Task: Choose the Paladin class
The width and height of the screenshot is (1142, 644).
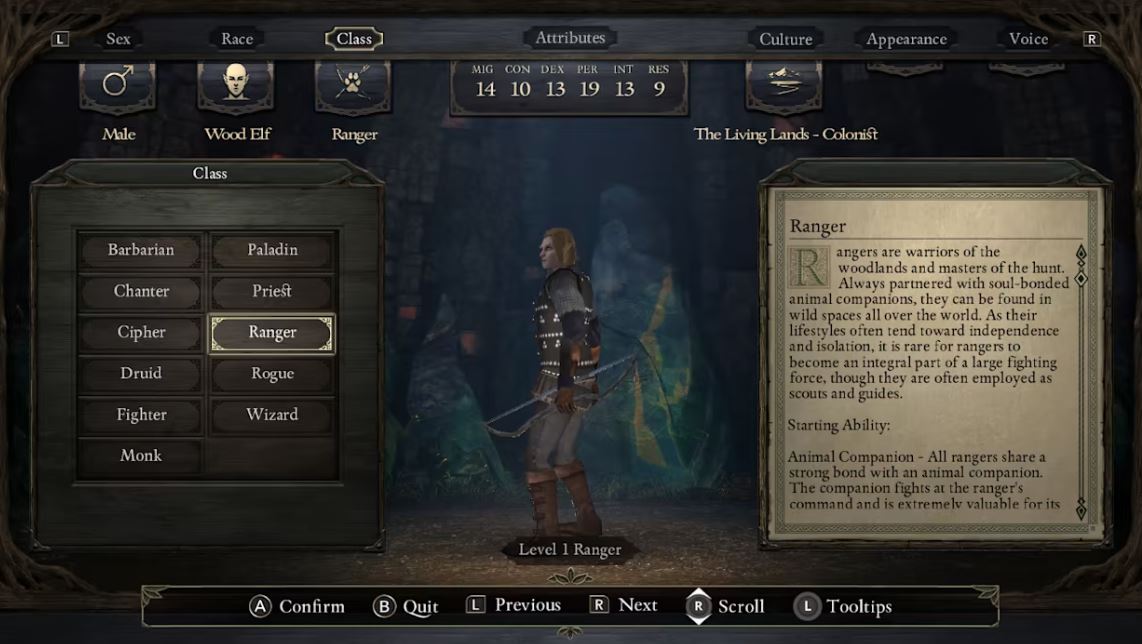Action: pos(272,250)
